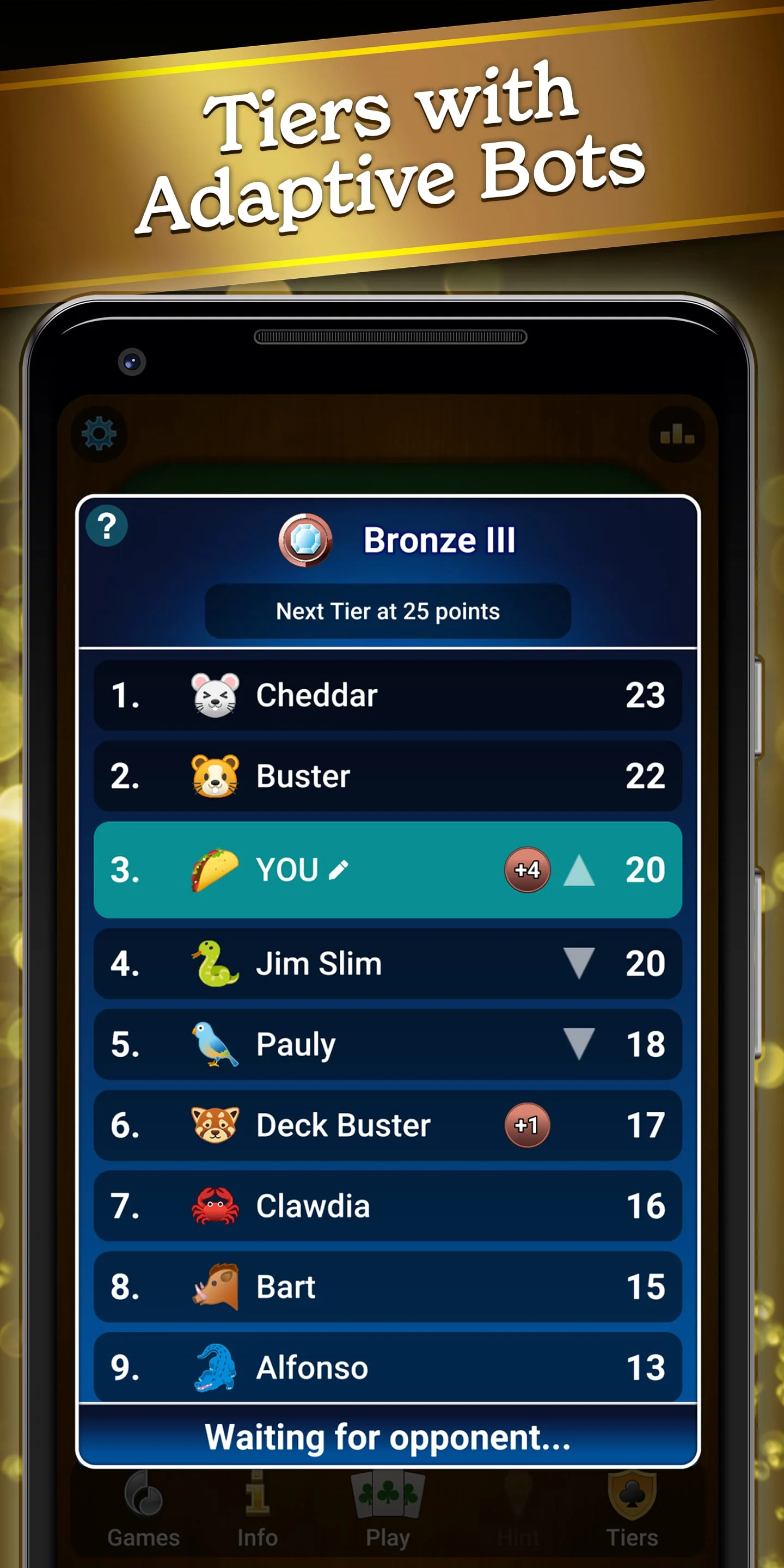
Task: Tap the +1 badge beside Deck Buster
Action: pos(527,1125)
